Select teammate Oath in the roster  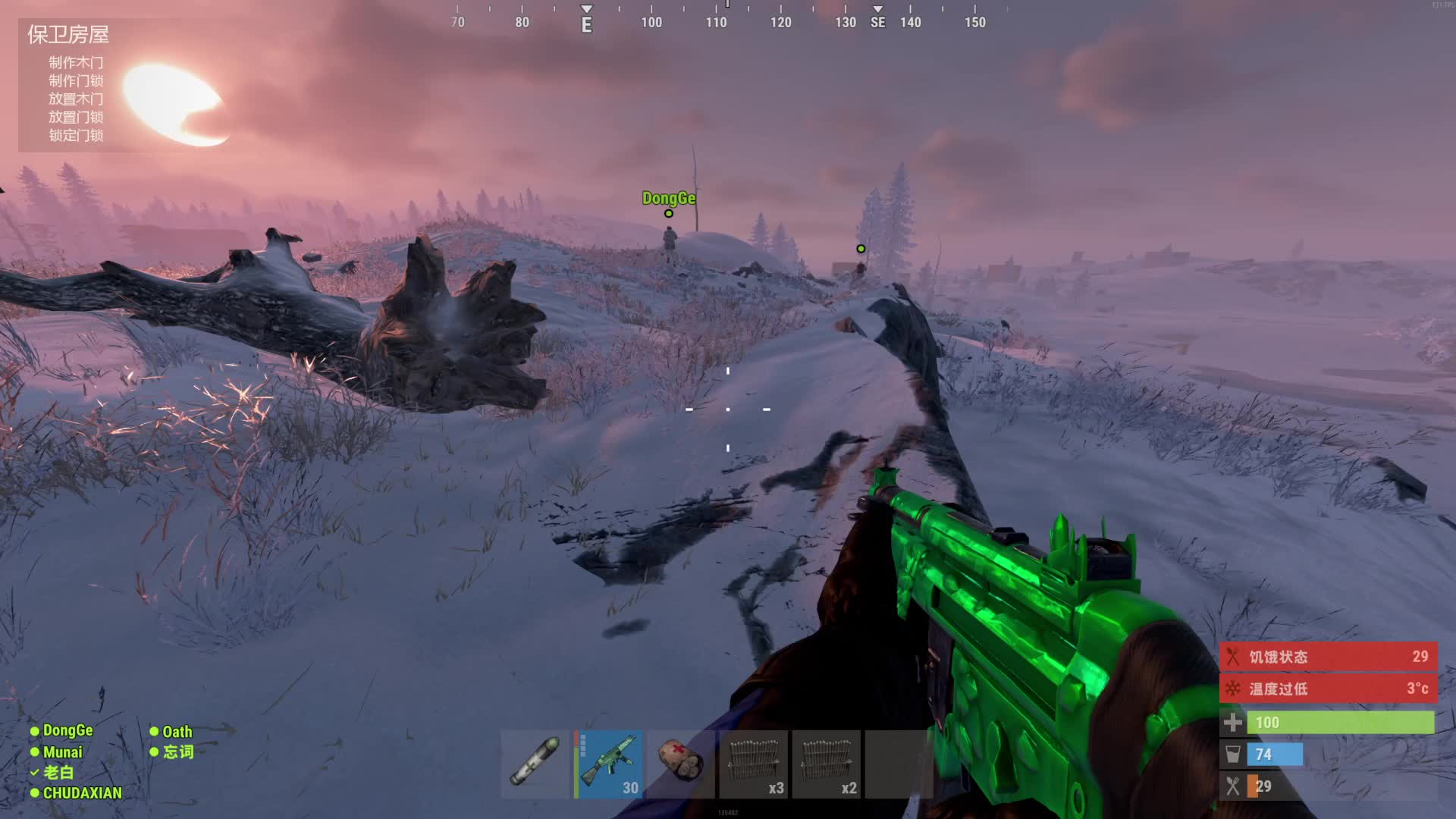177,732
